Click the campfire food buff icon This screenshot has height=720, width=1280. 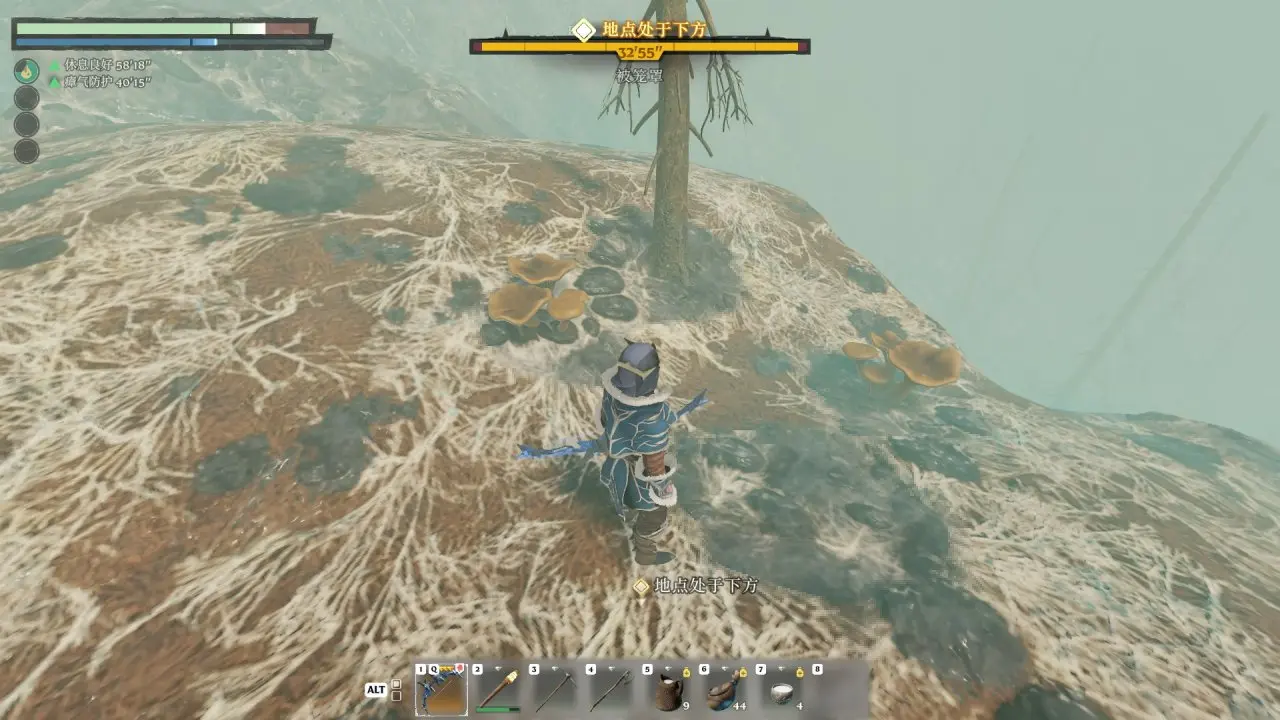(27, 71)
